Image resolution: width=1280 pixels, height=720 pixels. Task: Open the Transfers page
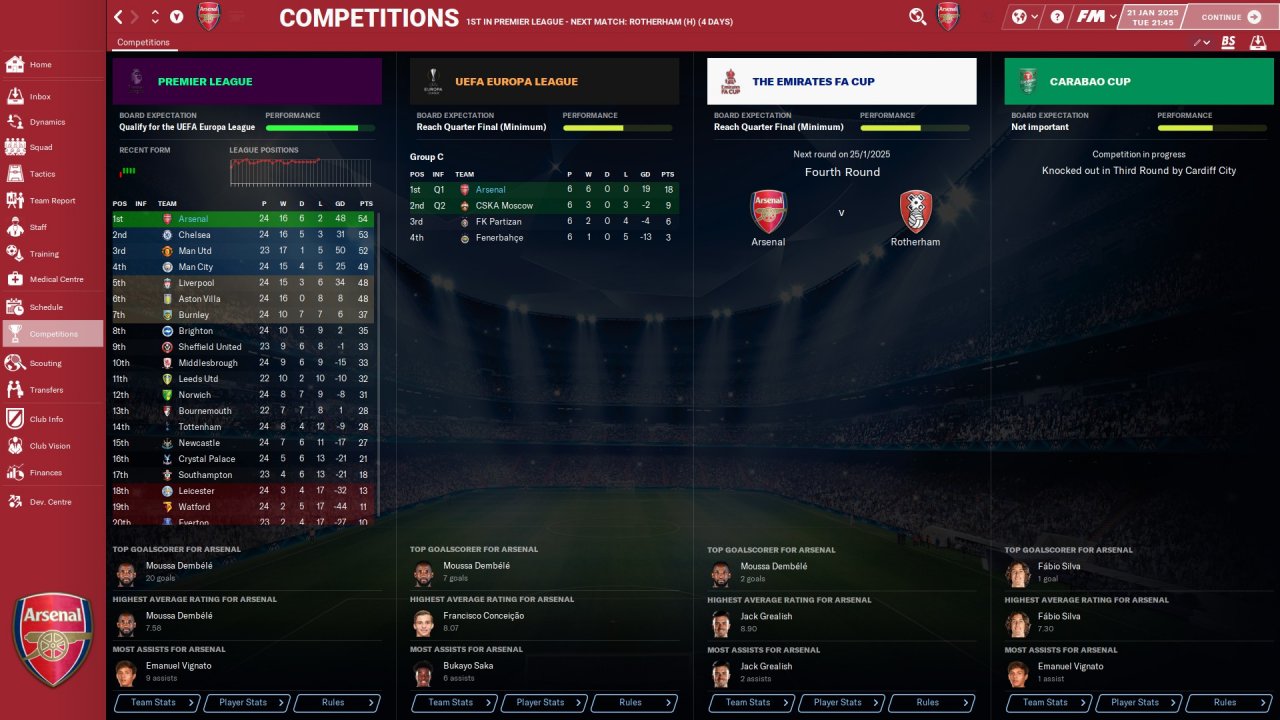(46, 390)
